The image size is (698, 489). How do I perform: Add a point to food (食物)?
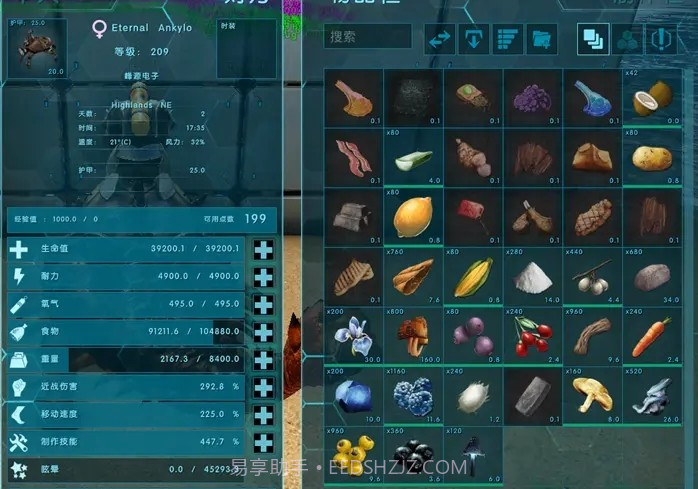[264, 331]
